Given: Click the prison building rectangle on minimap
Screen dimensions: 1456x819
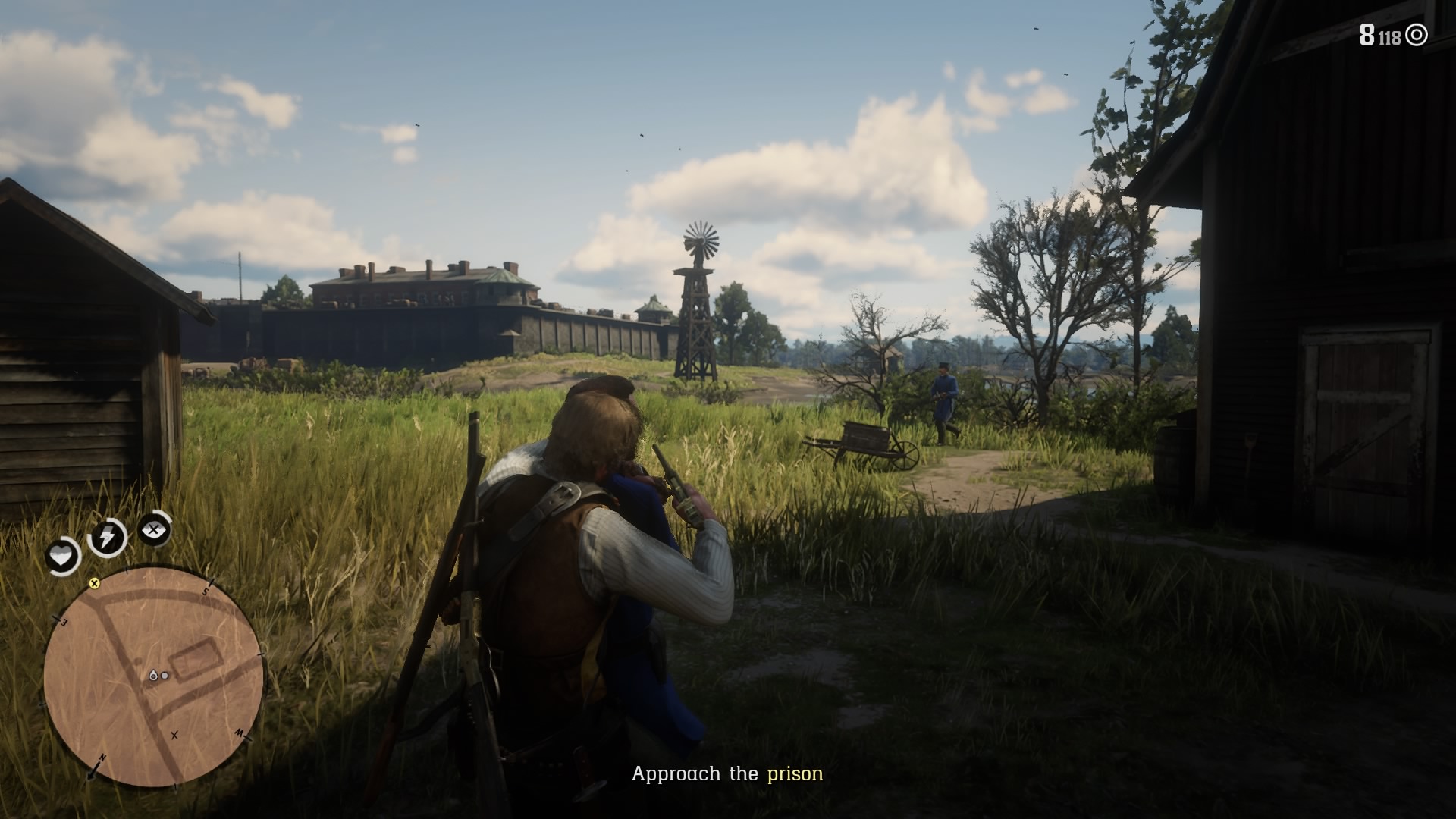Looking at the screenshot, I should point(197,659).
